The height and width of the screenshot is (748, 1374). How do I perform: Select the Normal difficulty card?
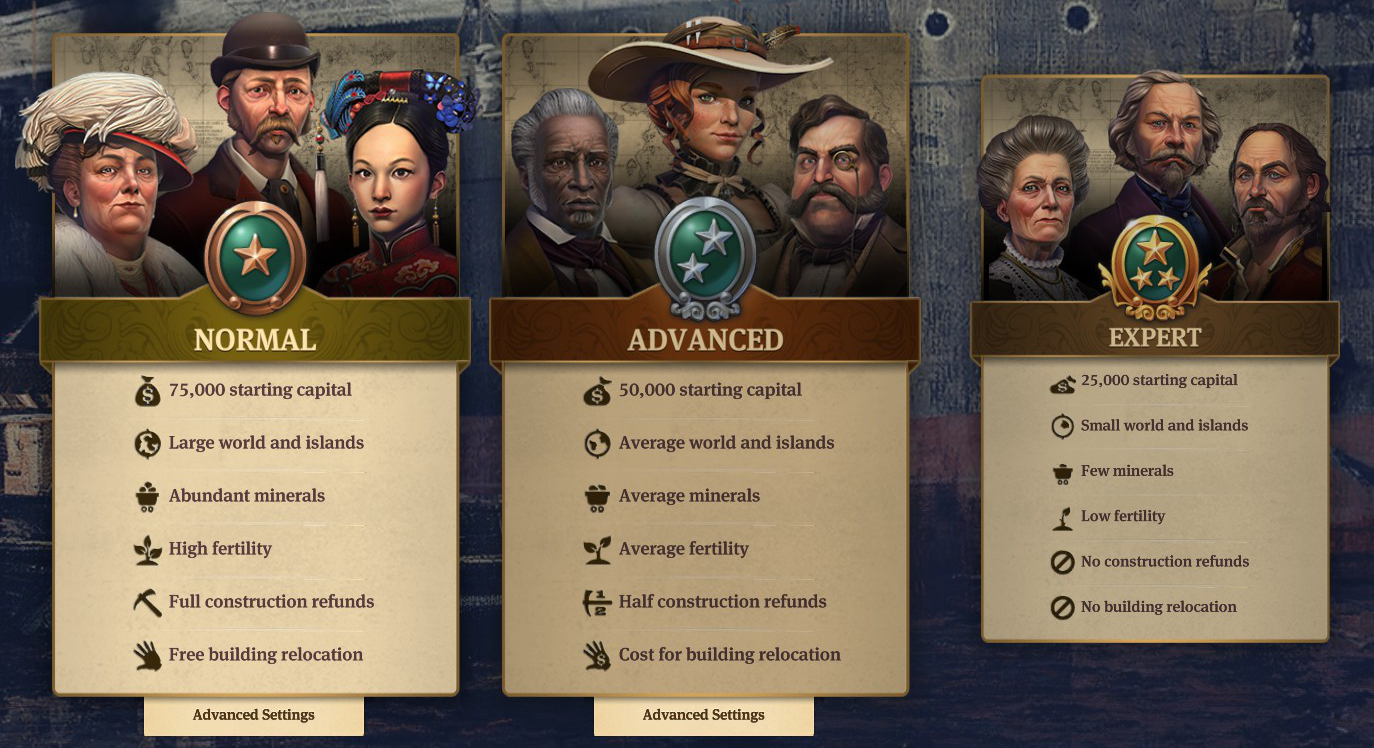(255, 340)
